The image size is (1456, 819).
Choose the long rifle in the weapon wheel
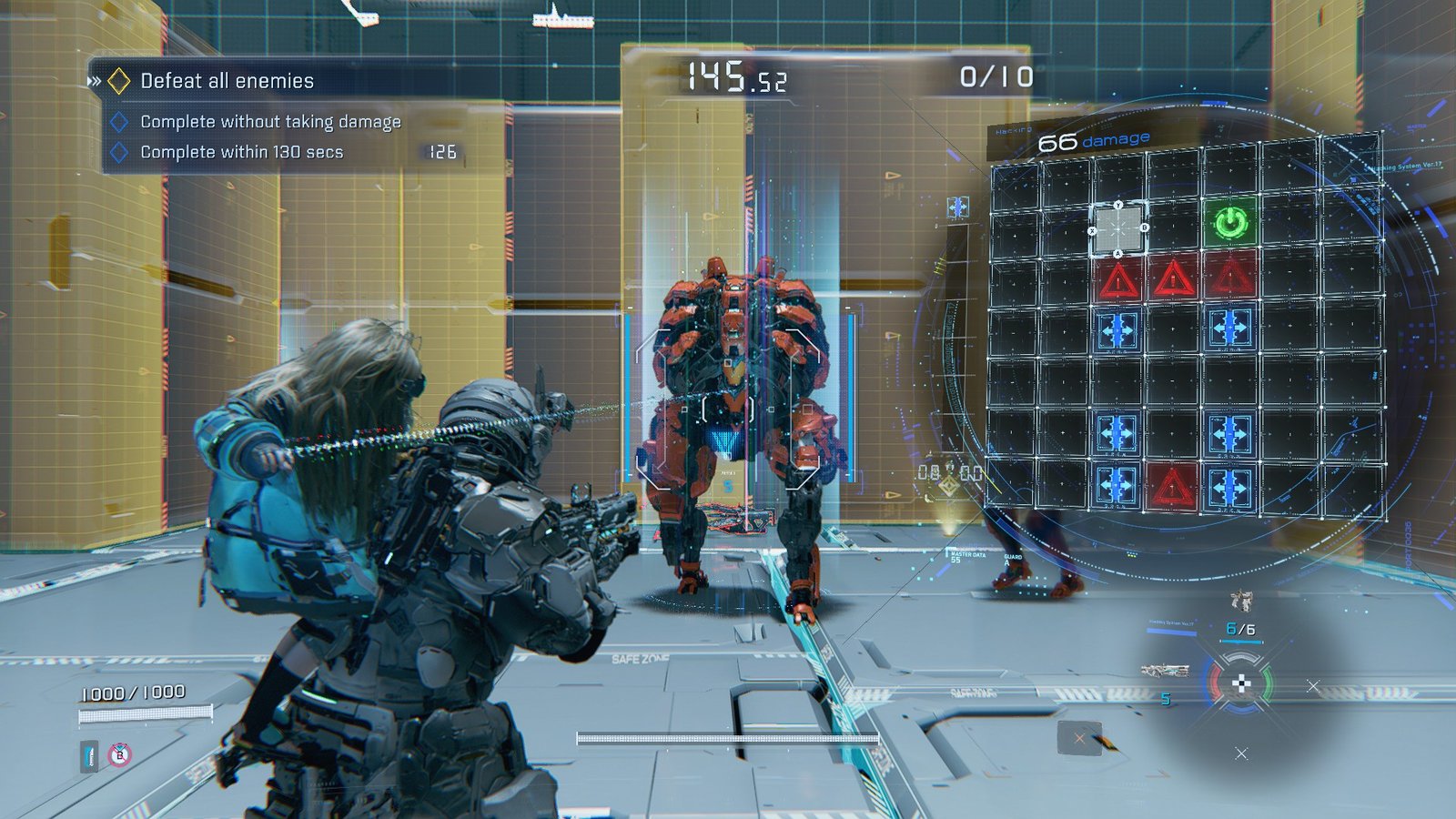pyautogui.click(x=1165, y=671)
